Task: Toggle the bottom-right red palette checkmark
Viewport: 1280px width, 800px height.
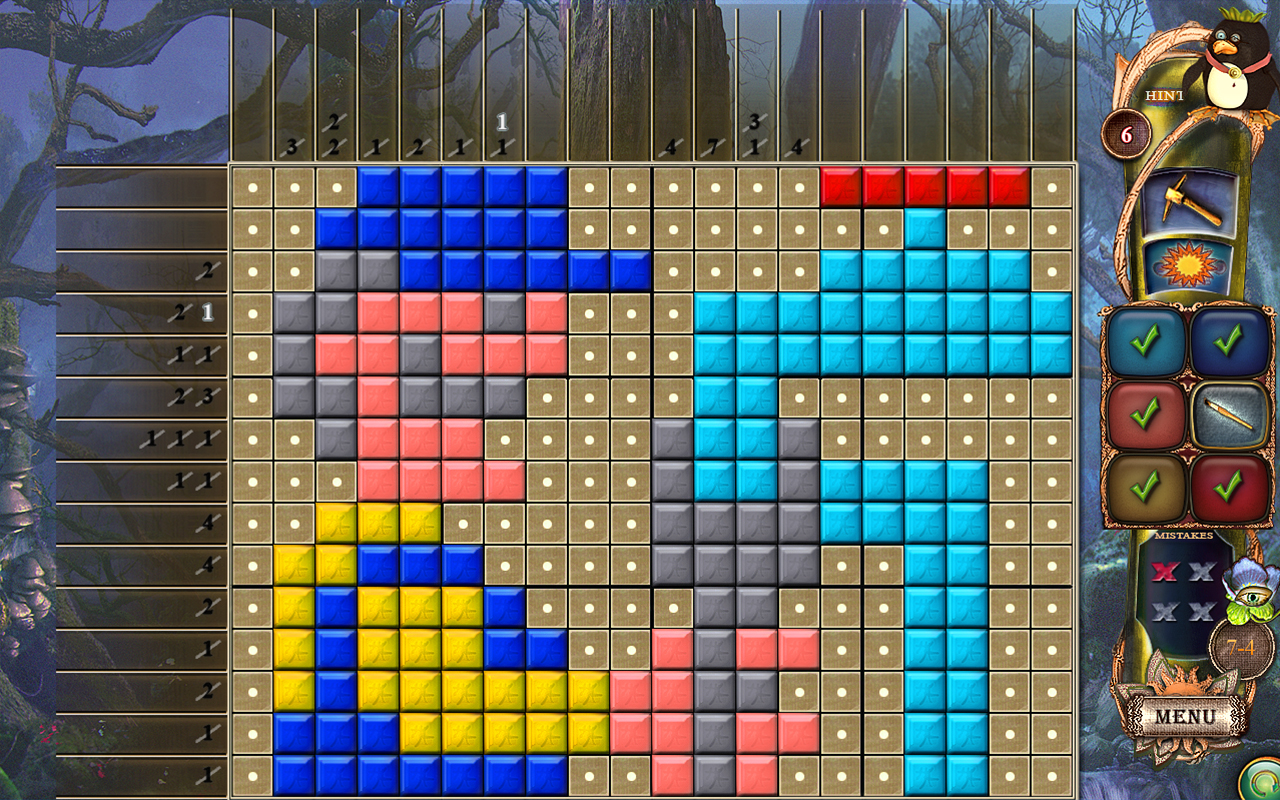Action: (x=1228, y=484)
